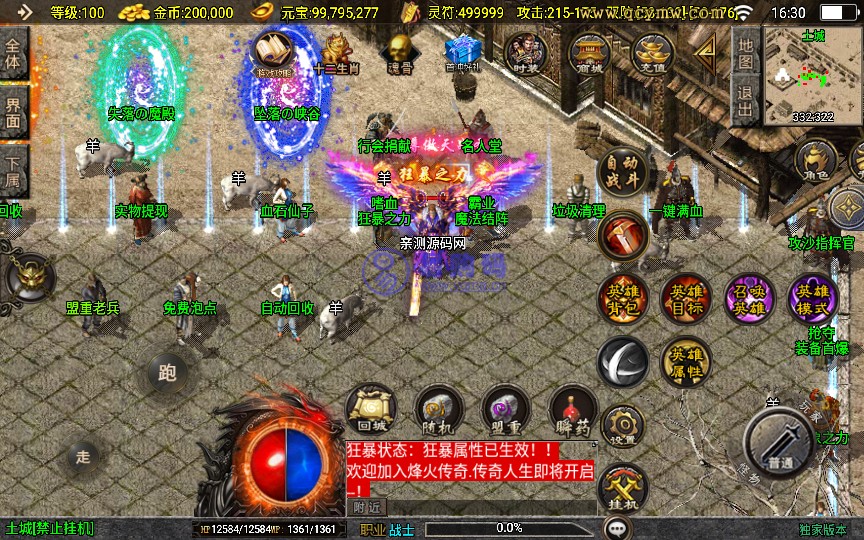Switch to the 附近 nearby chat tab
Image resolution: width=864 pixels, height=540 pixels.
[369, 507]
